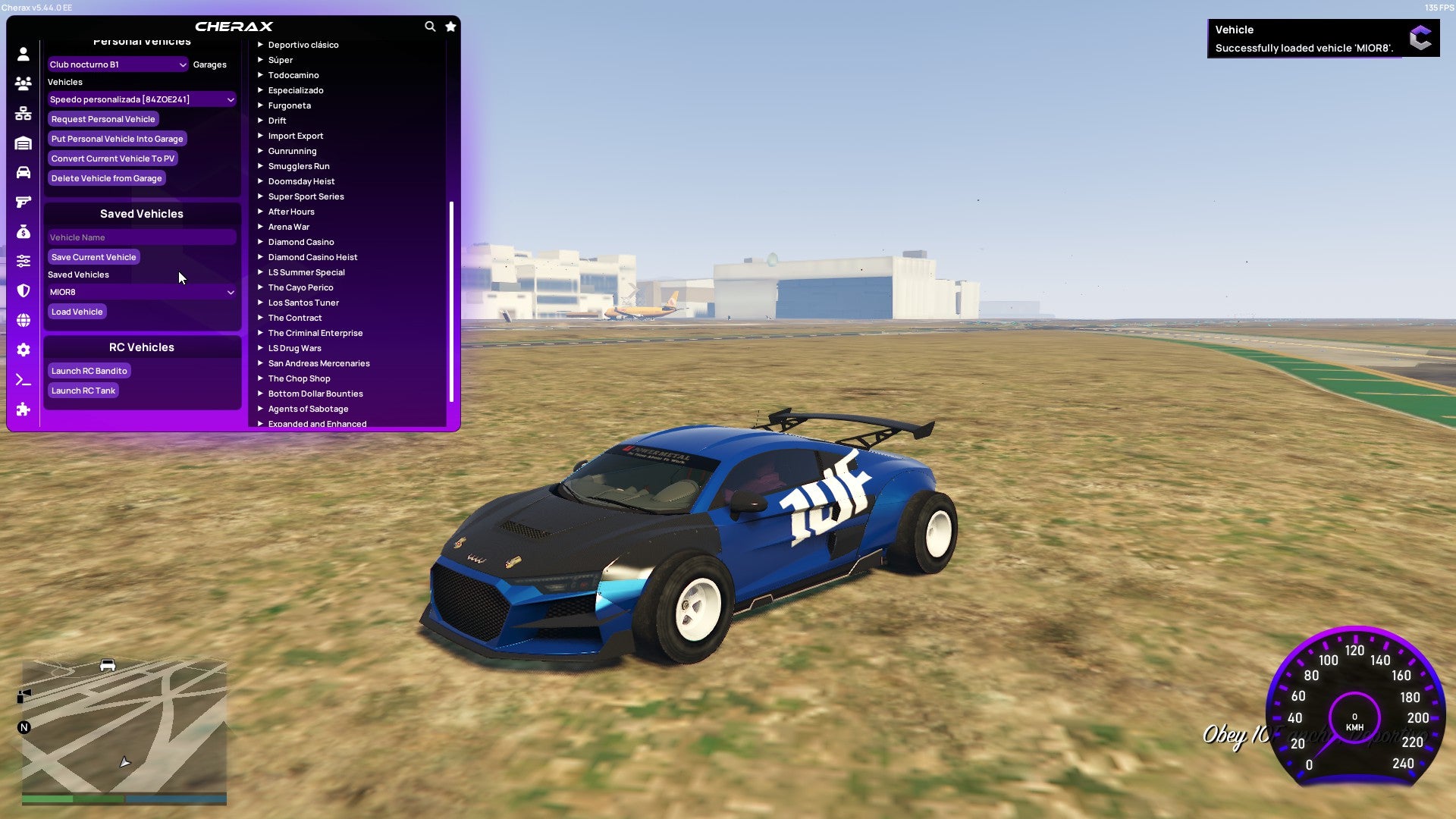Open the Garage icon in sidebar
The image size is (1456, 819).
point(23,143)
